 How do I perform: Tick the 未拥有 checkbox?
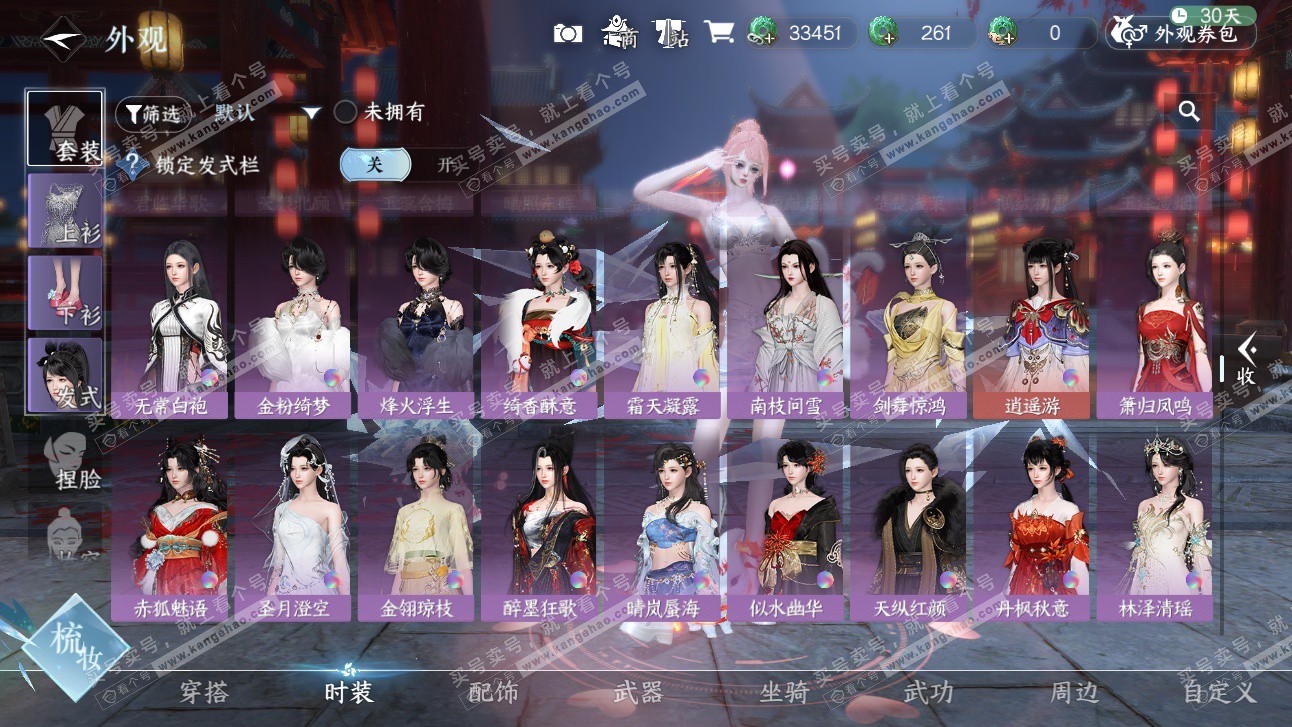pos(345,112)
